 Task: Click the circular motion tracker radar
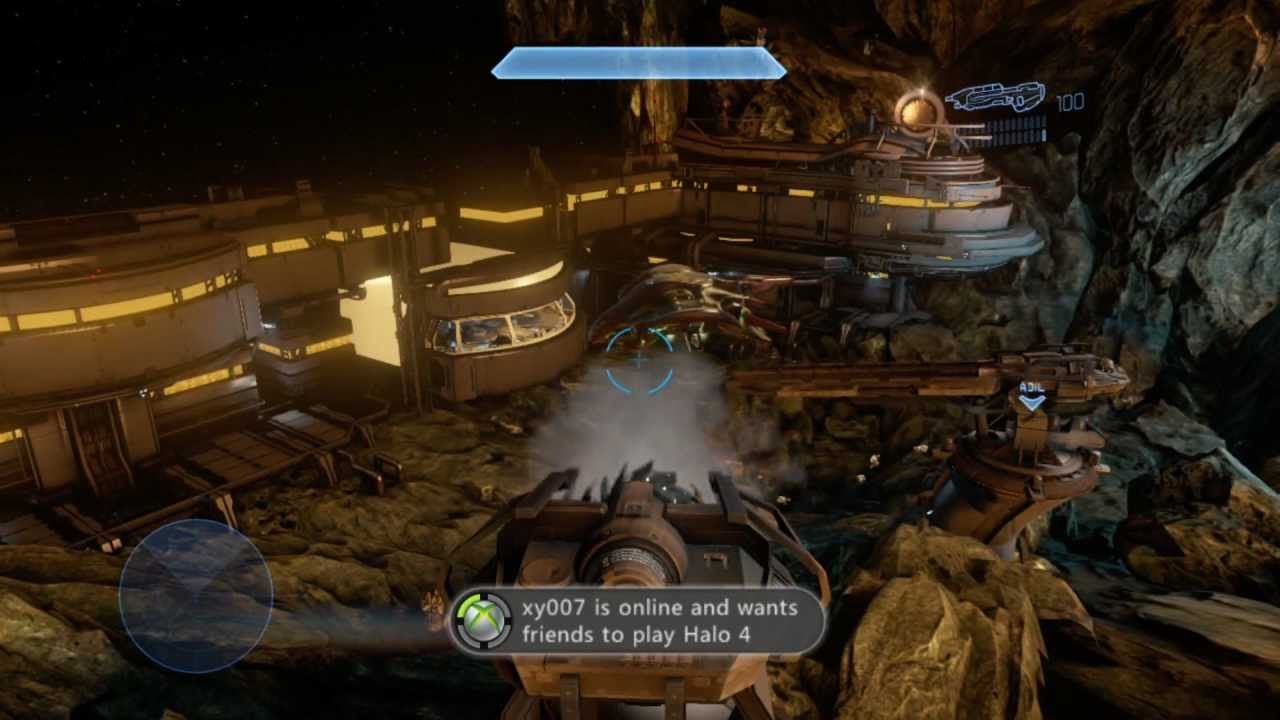click(196, 596)
